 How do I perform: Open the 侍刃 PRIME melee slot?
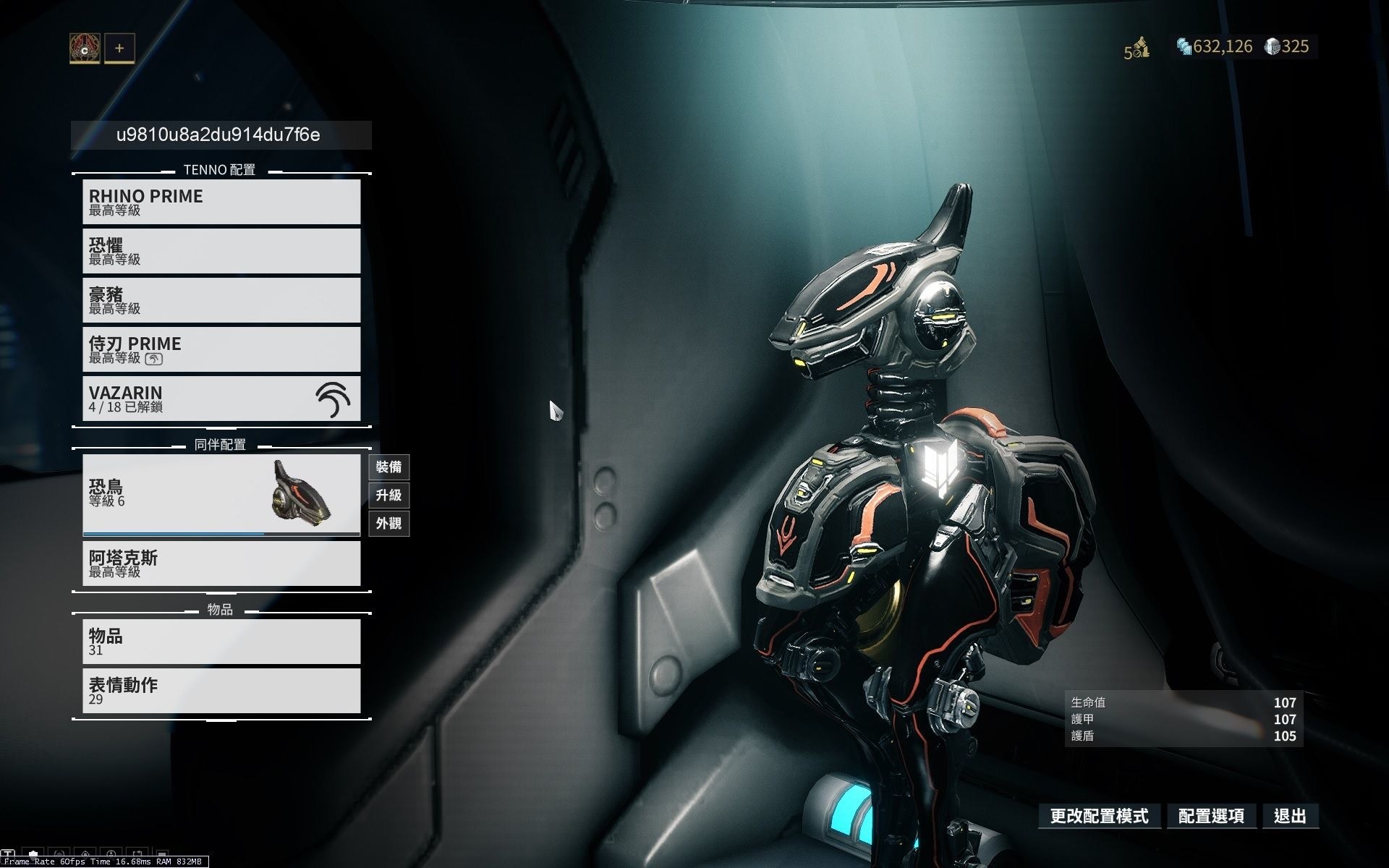(221, 349)
